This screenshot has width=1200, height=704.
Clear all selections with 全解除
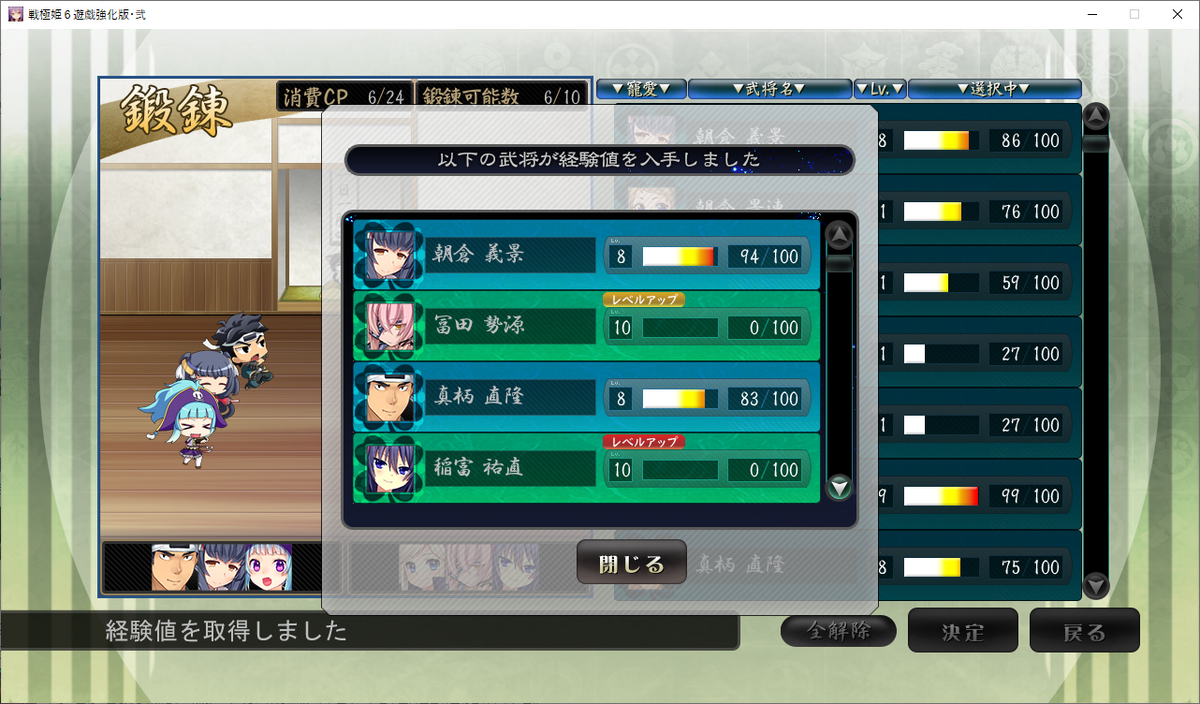point(838,631)
